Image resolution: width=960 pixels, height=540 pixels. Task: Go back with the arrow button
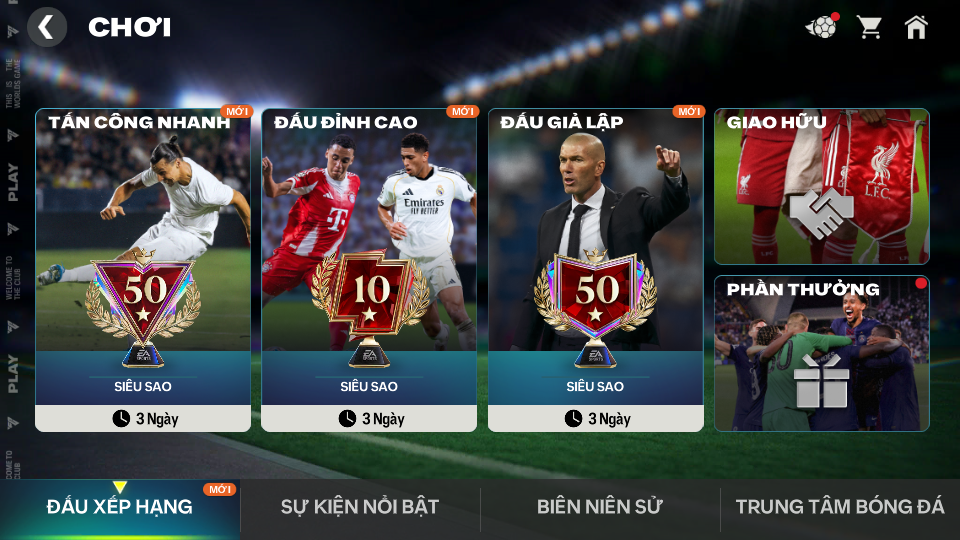click(46, 27)
